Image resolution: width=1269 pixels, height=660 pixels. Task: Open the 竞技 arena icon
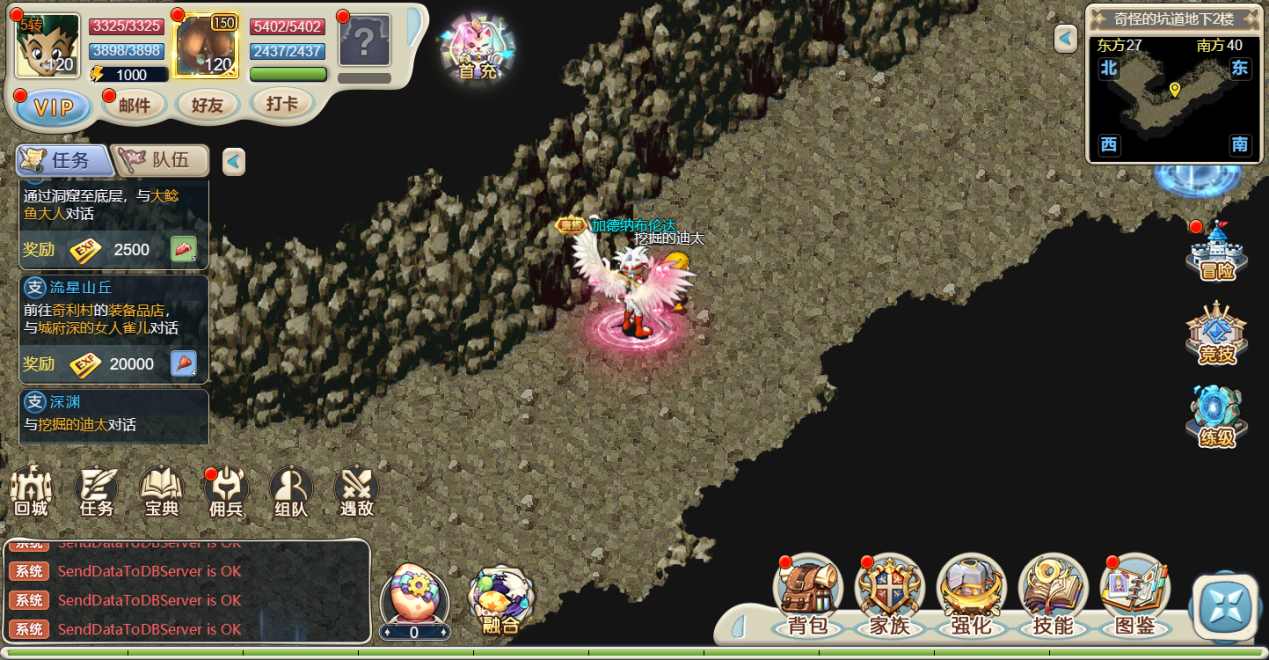pyautogui.click(x=1217, y=335)
